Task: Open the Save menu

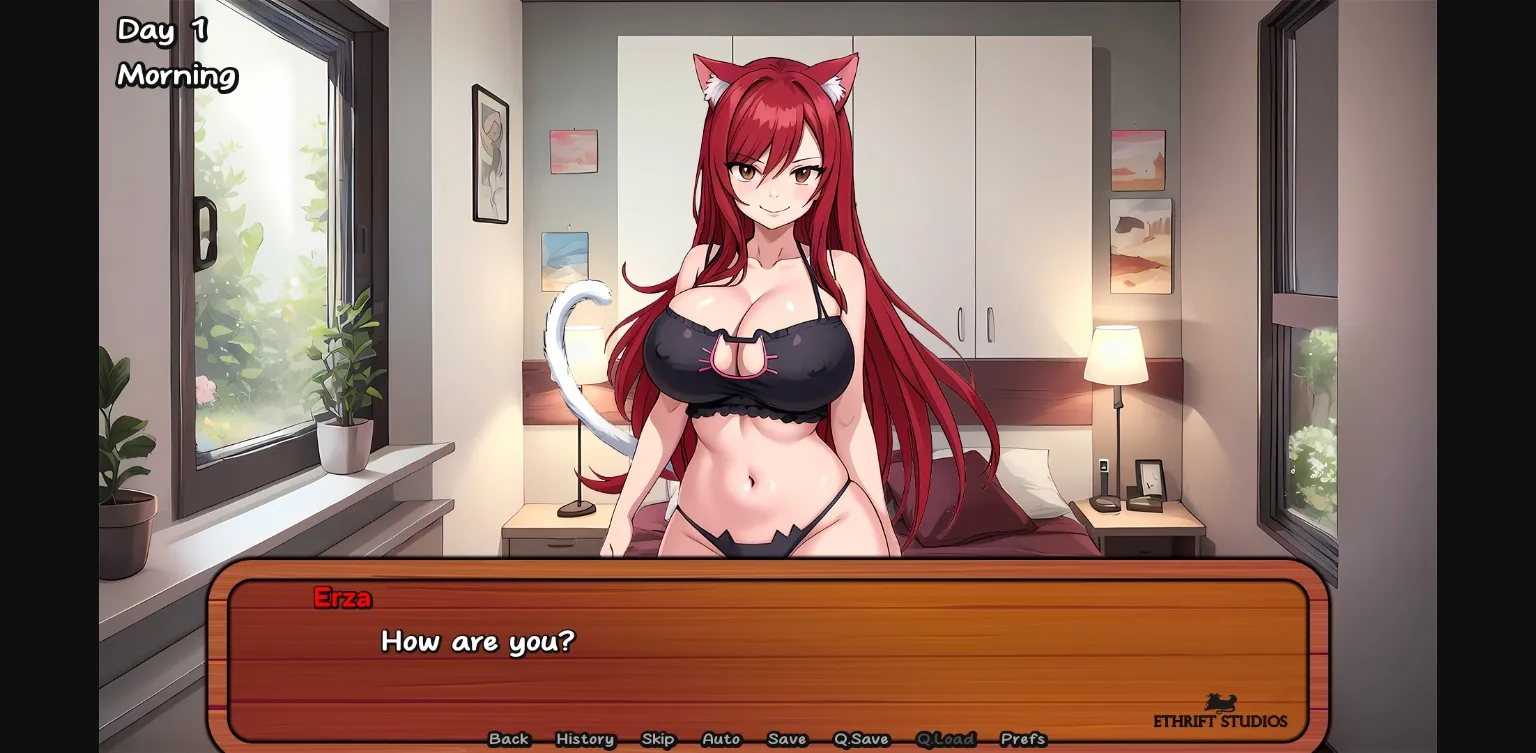Action: pyautogui.click(x=787, y=739)
